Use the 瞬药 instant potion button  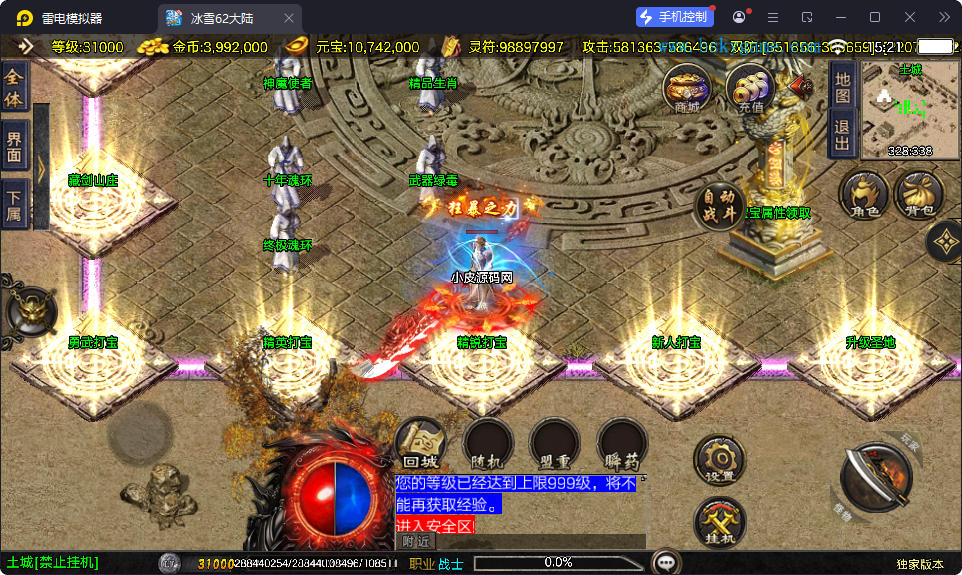(622, 445)
